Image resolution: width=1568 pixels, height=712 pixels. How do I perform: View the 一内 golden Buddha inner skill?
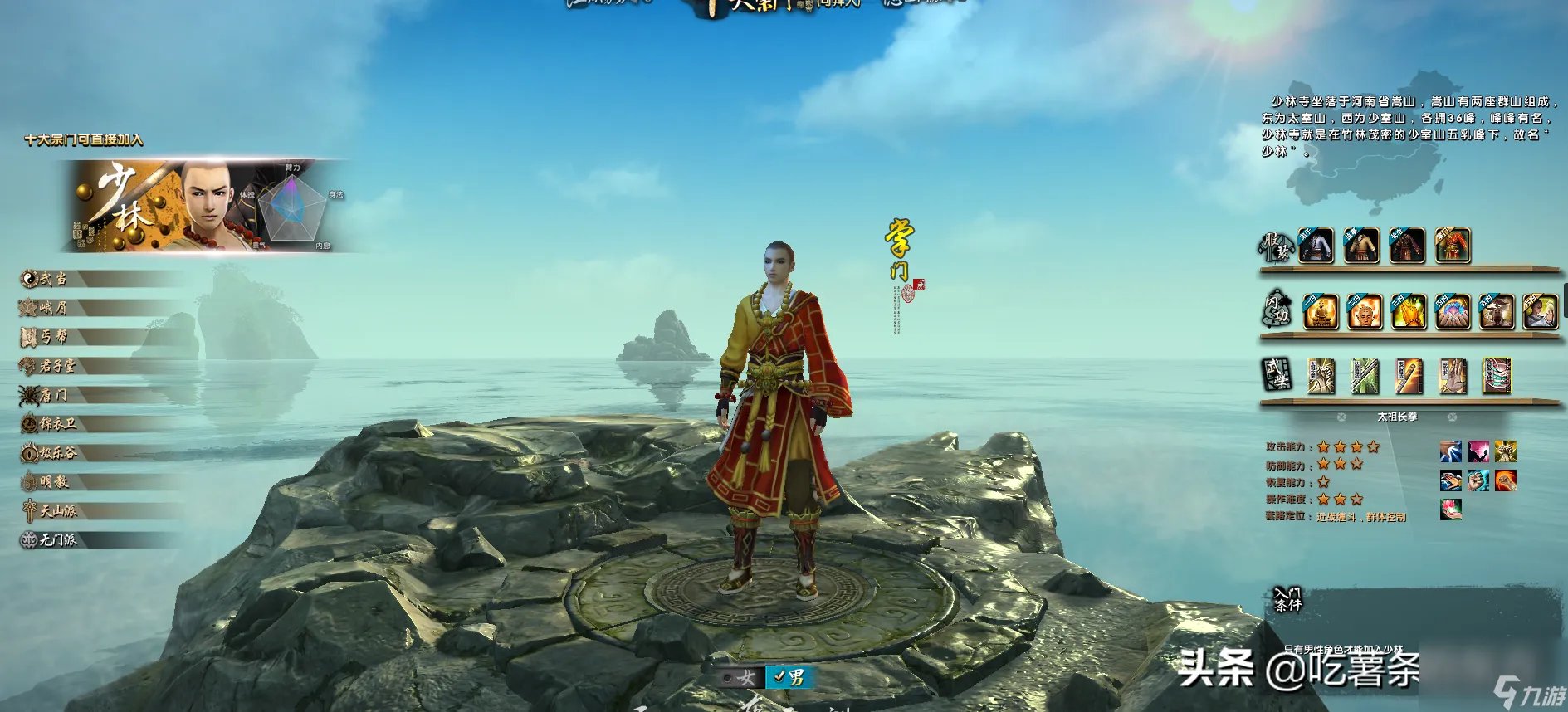point(1320,312)
